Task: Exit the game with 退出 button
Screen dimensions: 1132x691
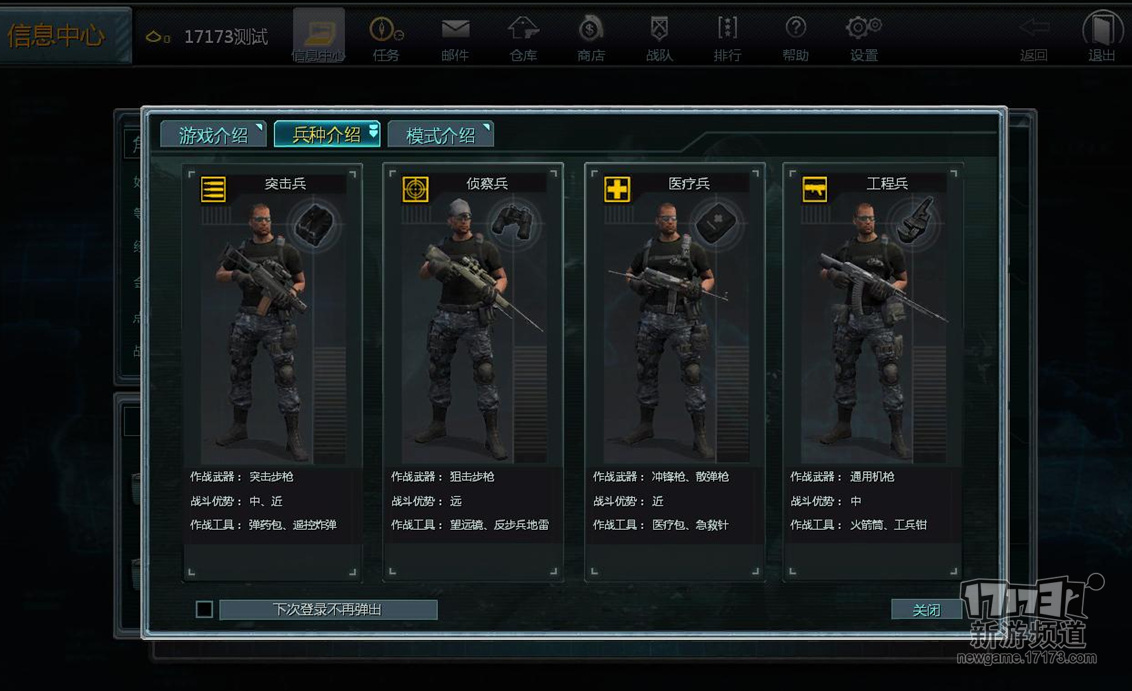Action: [1102, 37]
